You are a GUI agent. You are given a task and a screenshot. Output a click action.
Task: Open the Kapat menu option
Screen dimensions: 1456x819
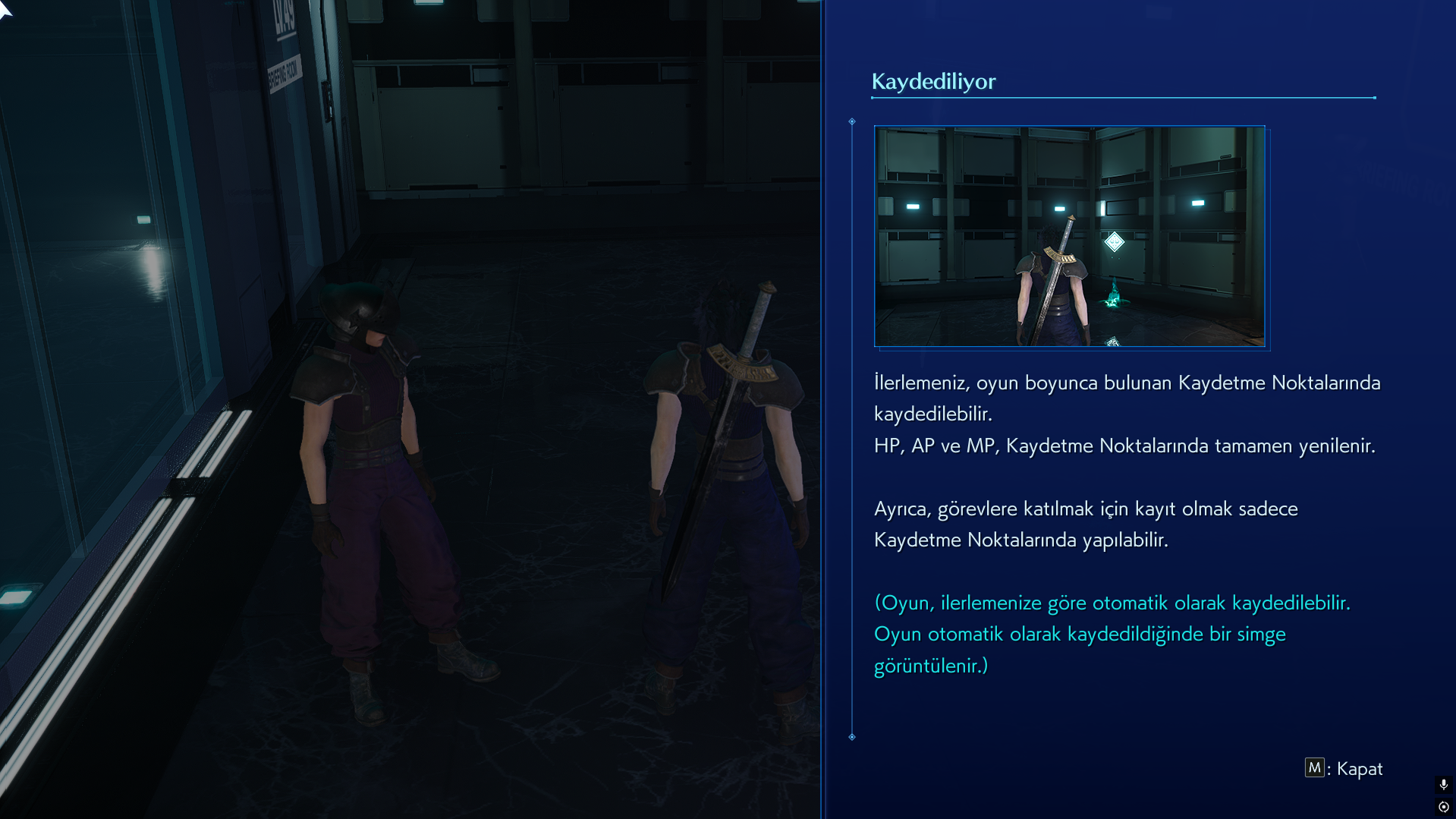tap(1359, 768)
